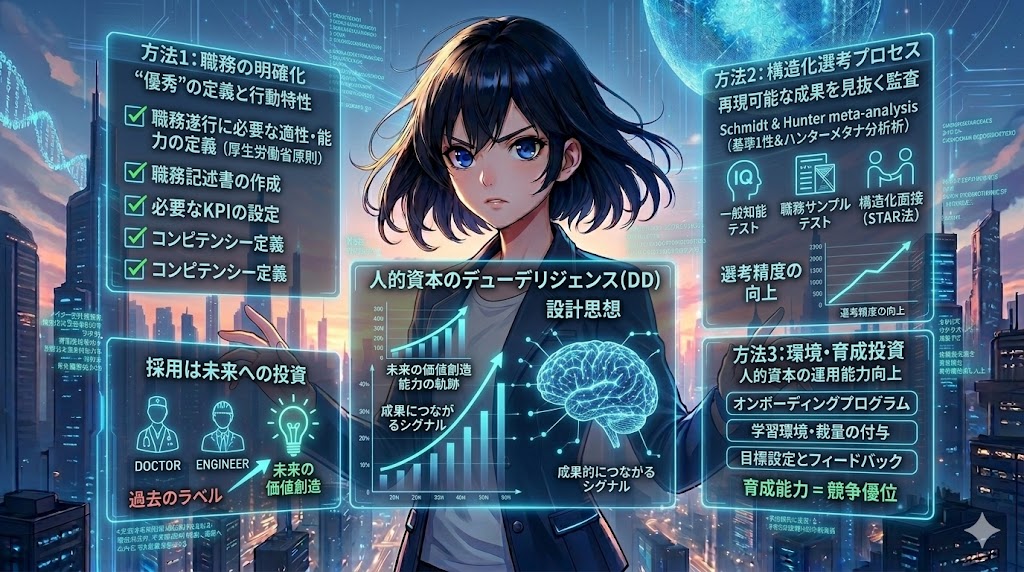Toggle the 必要なKPIの設定 checkbox
Image resolution: width=1024 pixels, height=572 pixels.
[132, 212]
